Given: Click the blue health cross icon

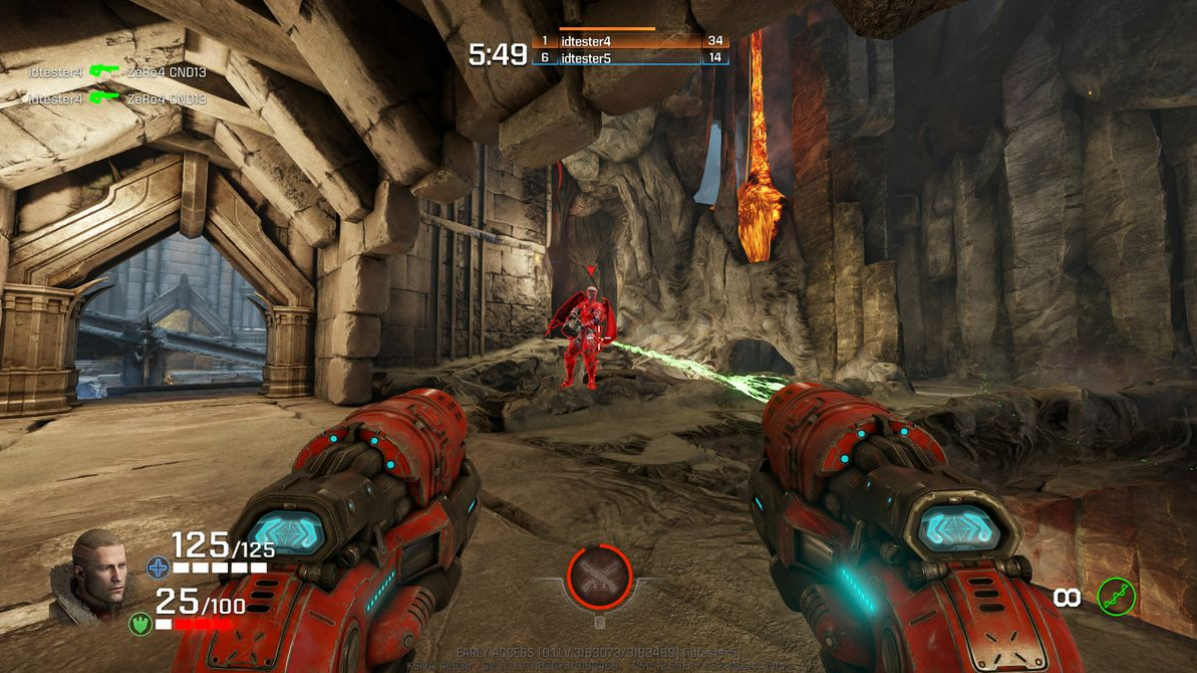Looking at the screenshot, I should tap(158, 568).
